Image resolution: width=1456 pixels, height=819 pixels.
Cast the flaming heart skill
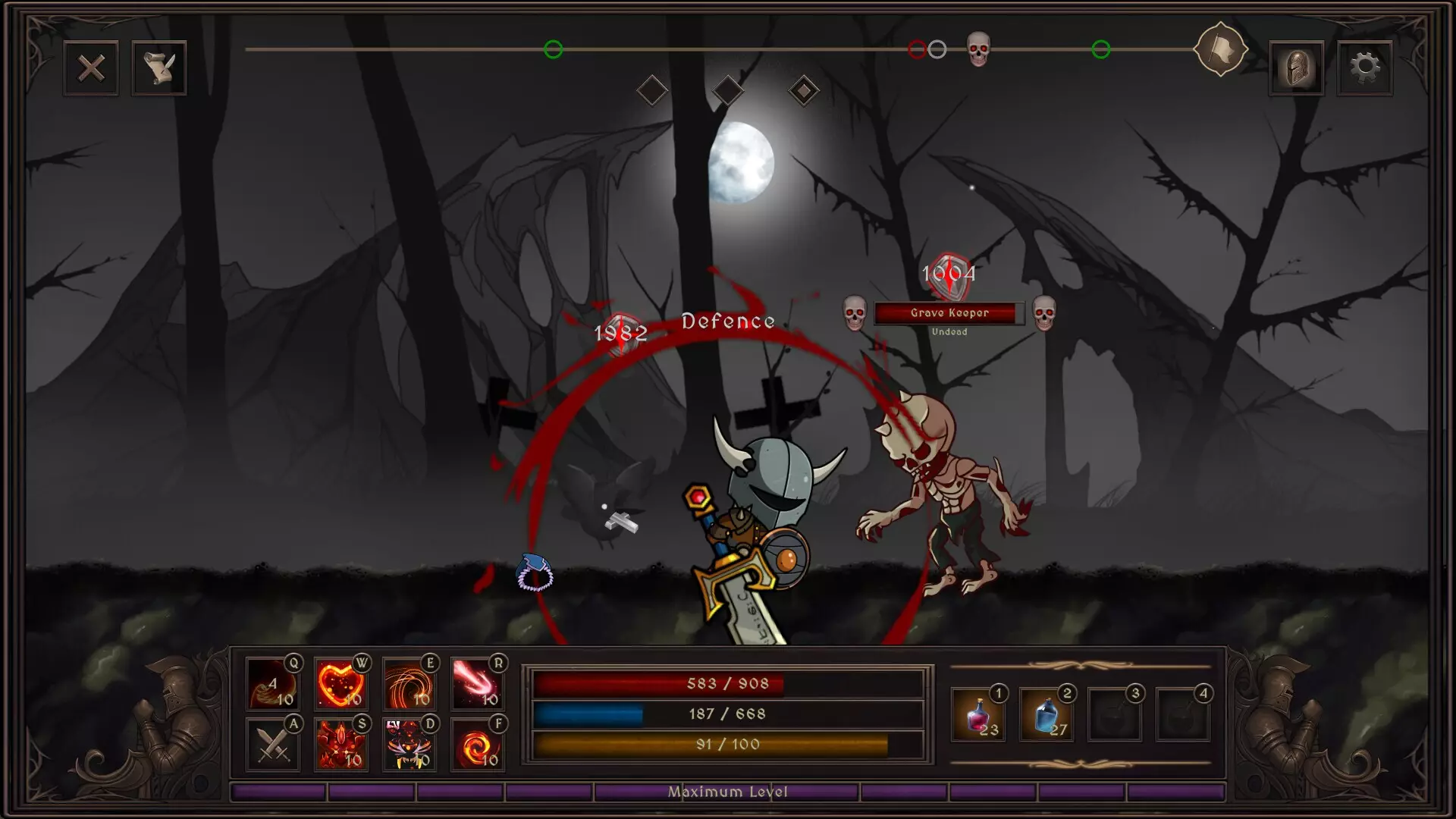[340, 684]
